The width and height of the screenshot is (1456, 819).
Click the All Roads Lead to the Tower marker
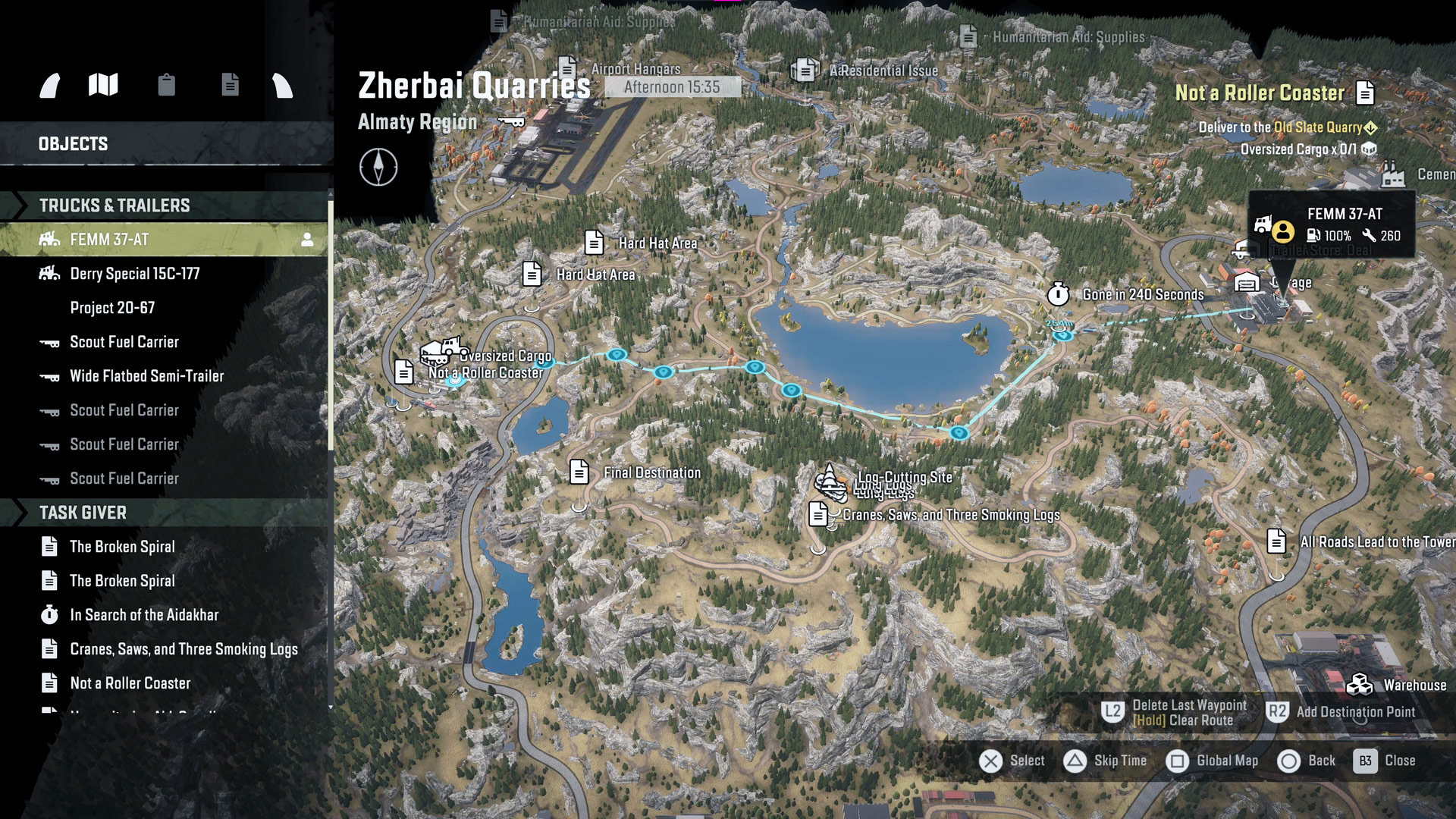[1277, 541]
